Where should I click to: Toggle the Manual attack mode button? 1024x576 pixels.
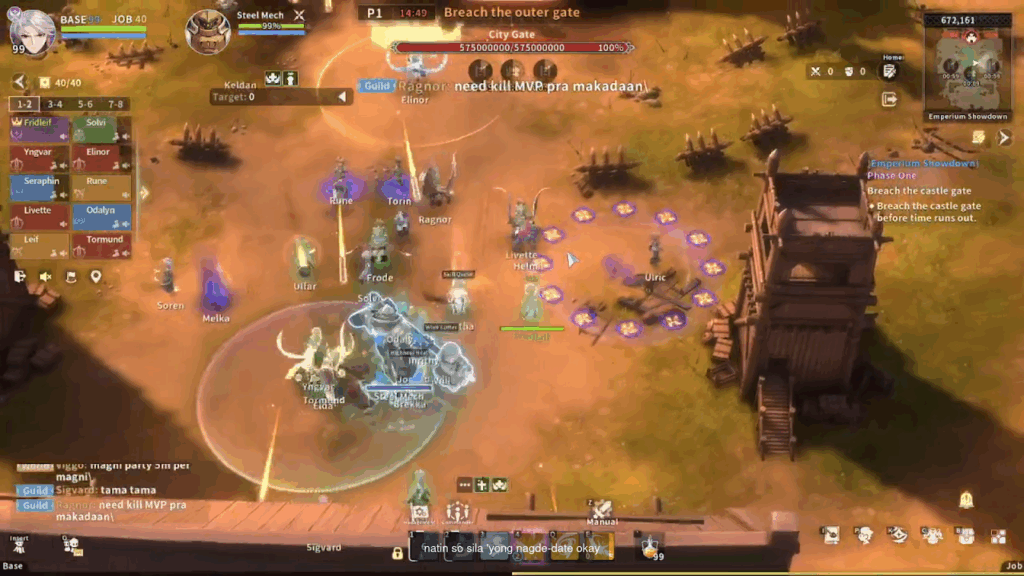(601, 511)
